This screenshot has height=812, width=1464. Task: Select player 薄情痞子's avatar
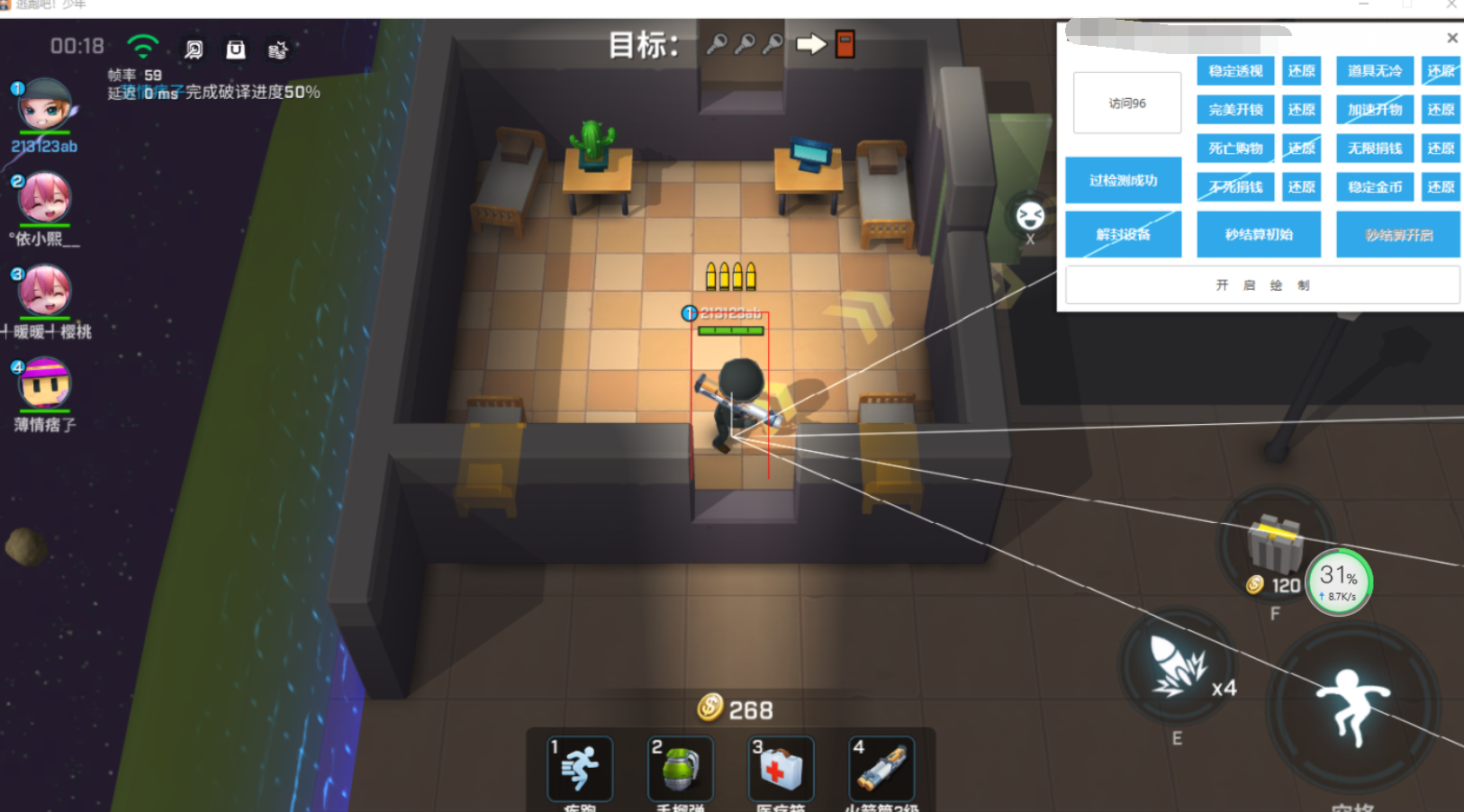pos(44,383)
